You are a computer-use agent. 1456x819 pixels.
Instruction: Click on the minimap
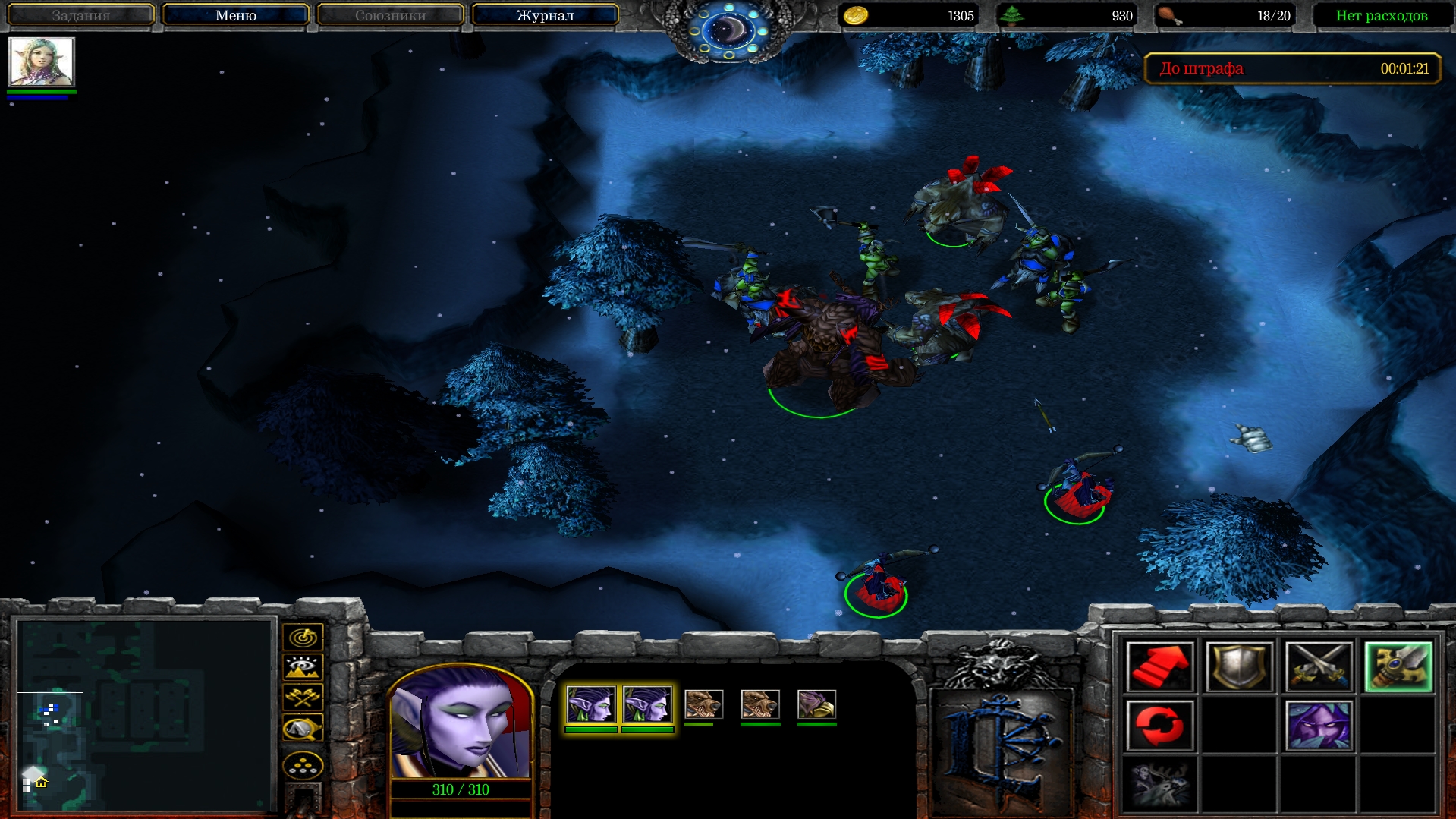pos(144,713)
